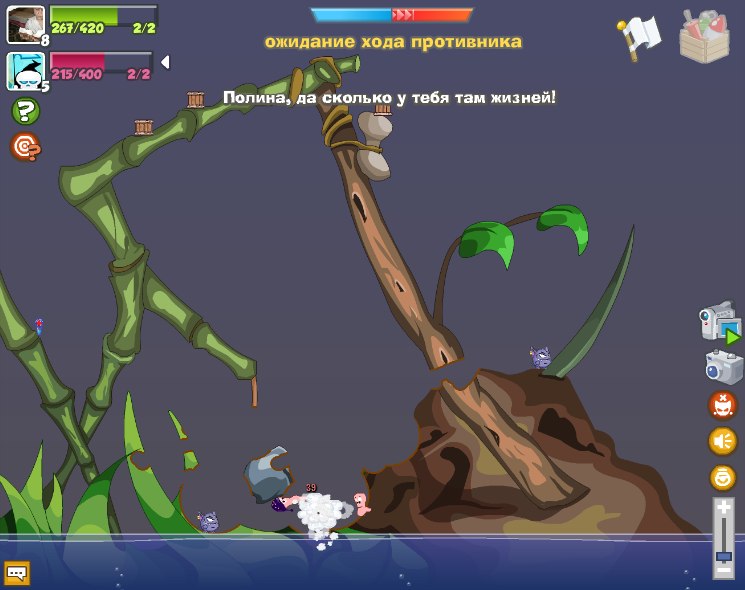Click the blue zoom slider handle
Viewport: 745px width, 590px height.
(x=723, y=555)
